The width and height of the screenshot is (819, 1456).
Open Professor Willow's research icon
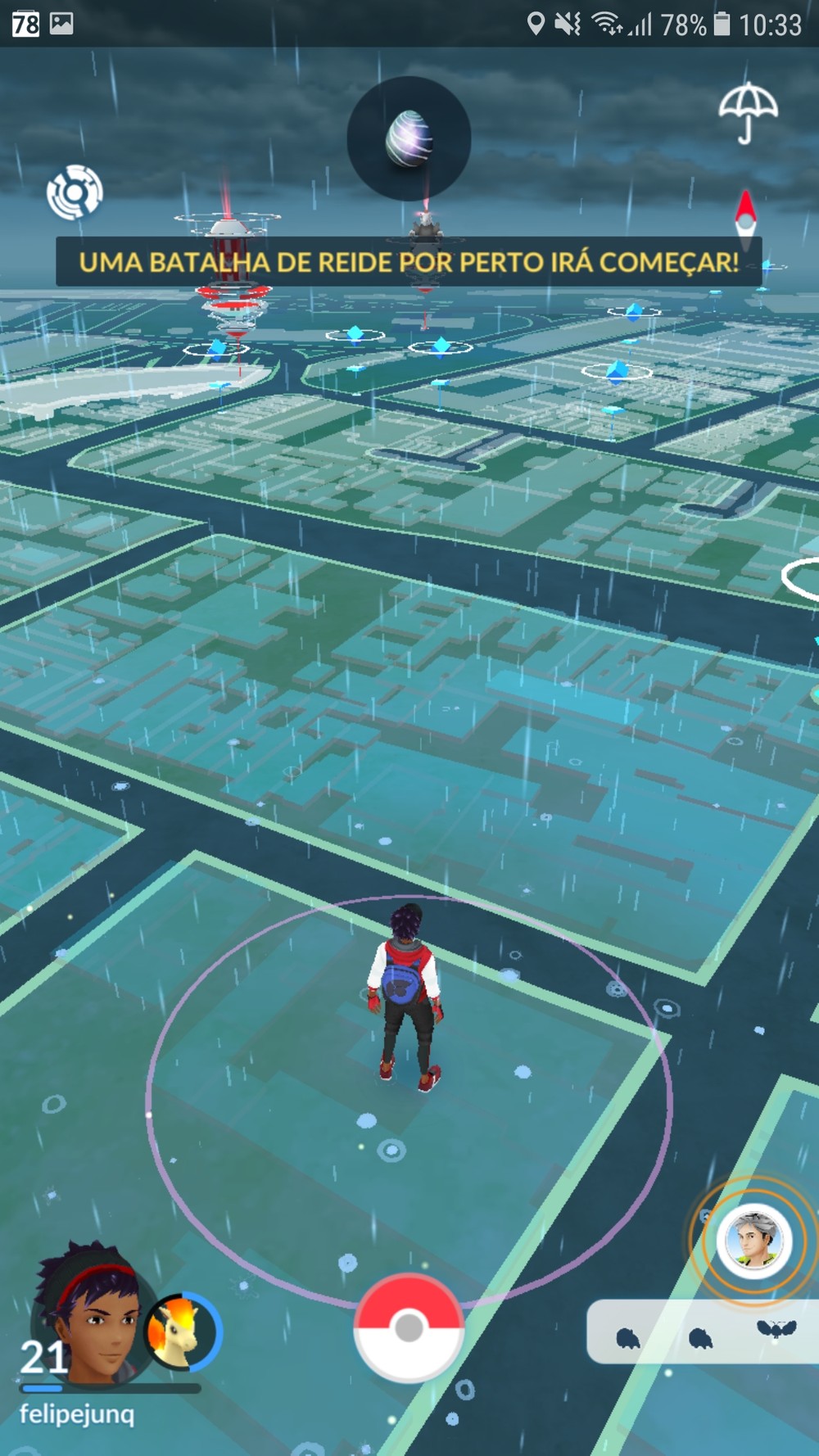(x=753, y=1241)
